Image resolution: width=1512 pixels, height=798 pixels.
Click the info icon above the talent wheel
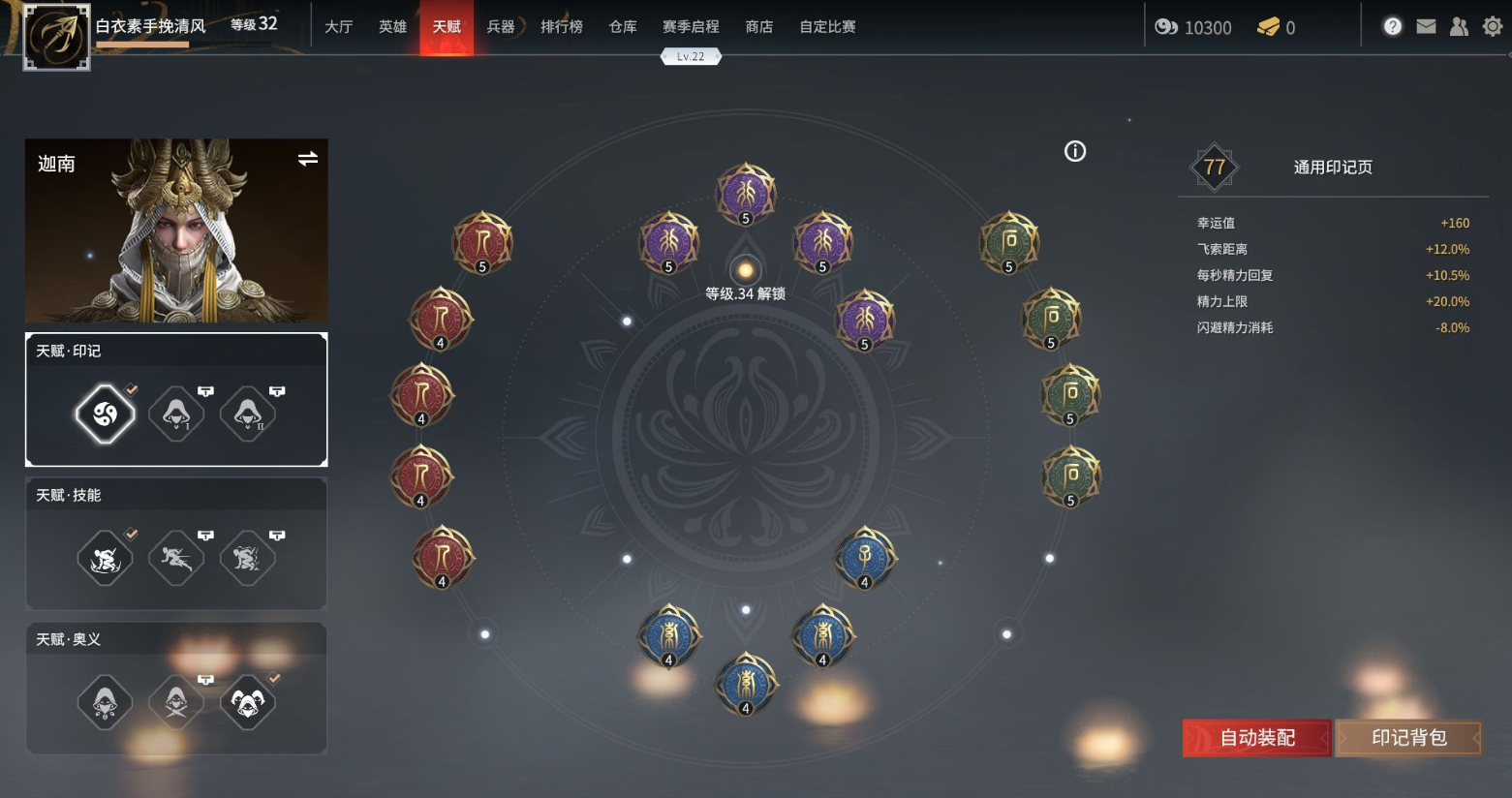(x=1074, y=151)
